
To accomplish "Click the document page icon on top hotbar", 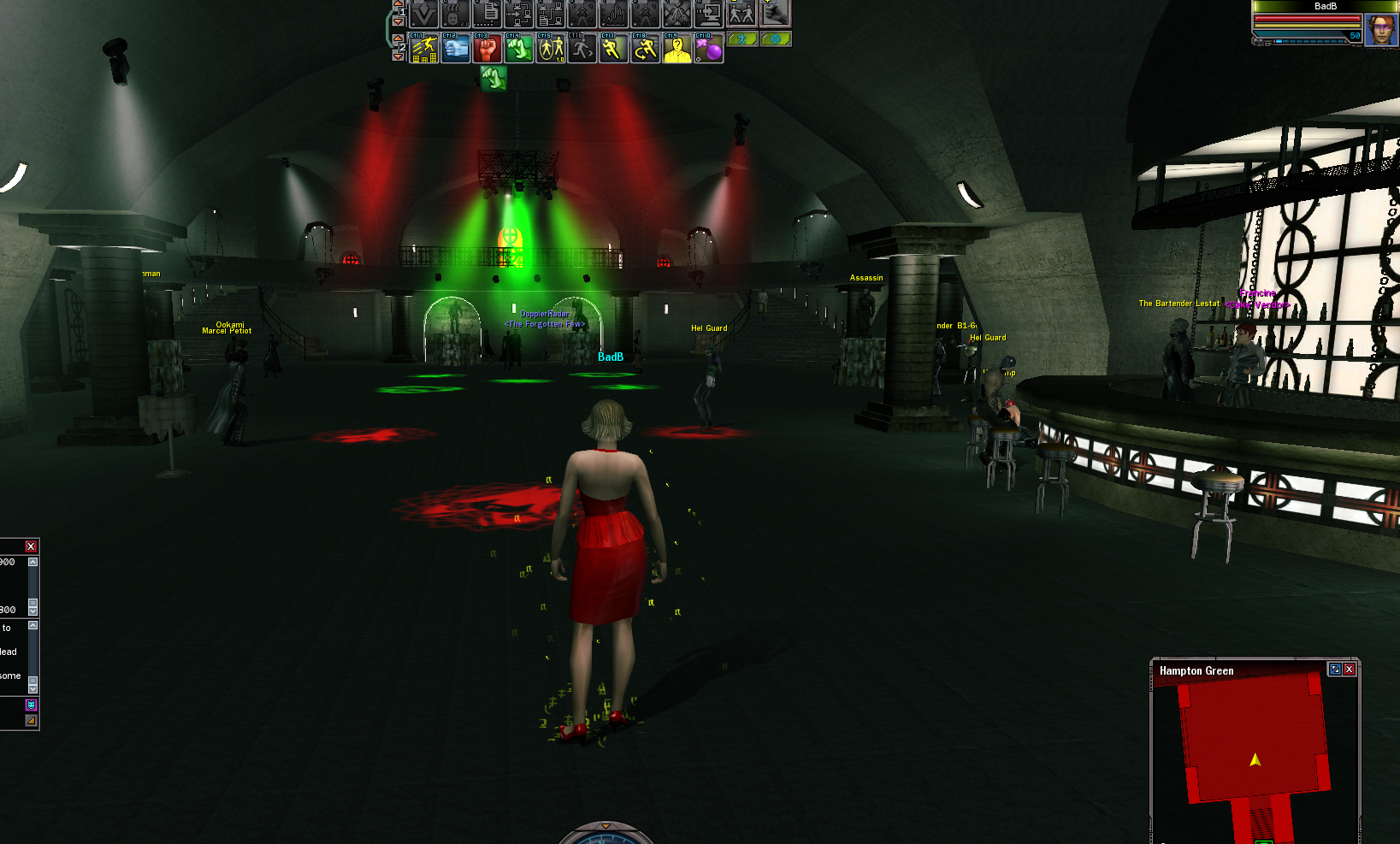I will 488,14.
